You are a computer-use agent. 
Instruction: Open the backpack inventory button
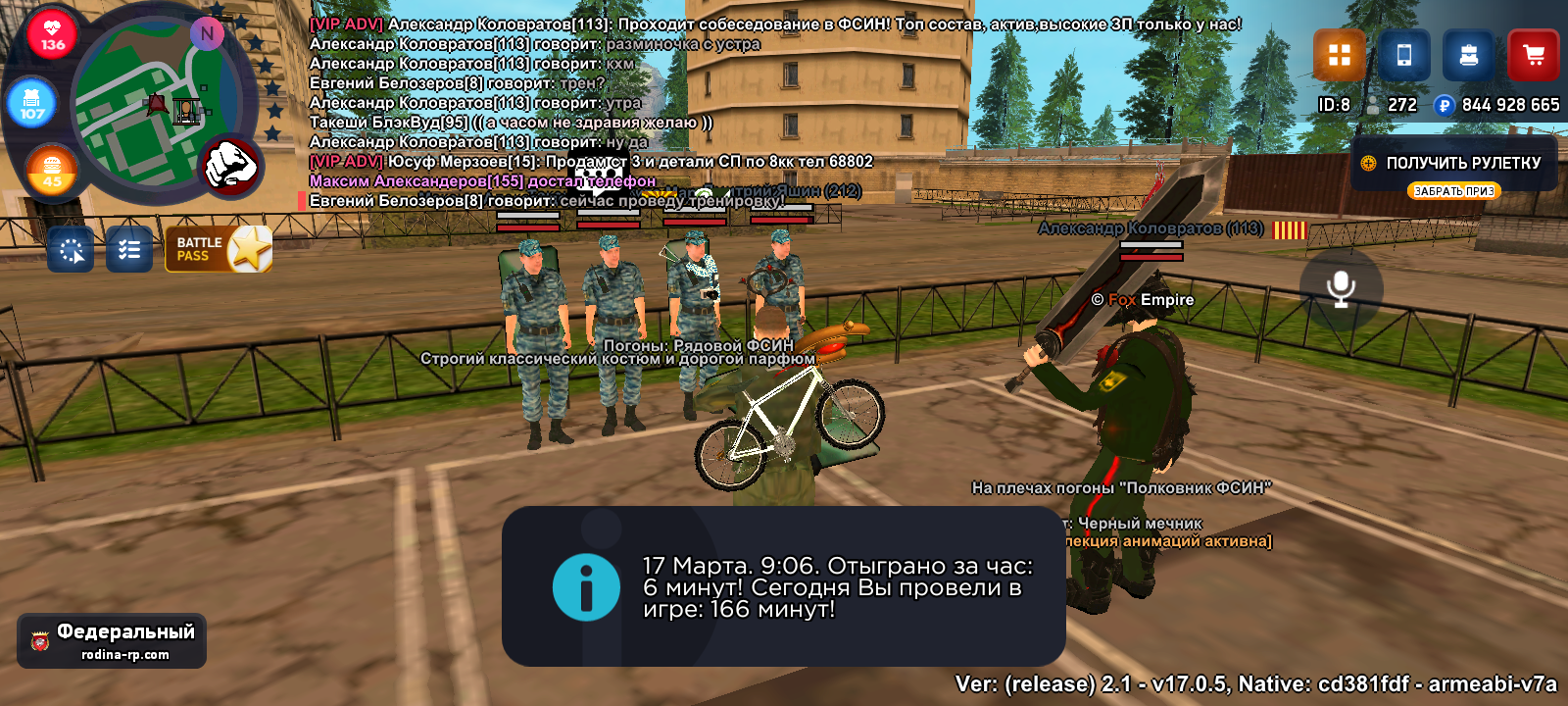click(x=1468, y=55)
